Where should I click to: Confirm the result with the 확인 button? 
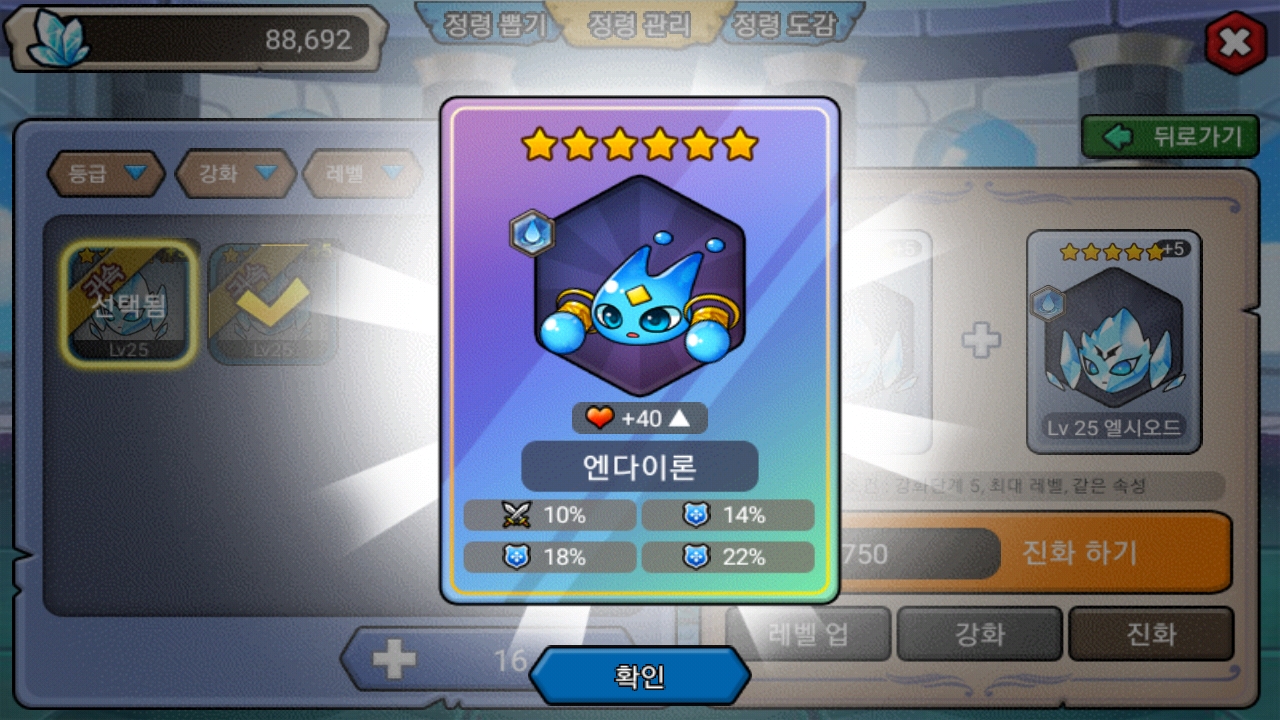click(640, 677)
